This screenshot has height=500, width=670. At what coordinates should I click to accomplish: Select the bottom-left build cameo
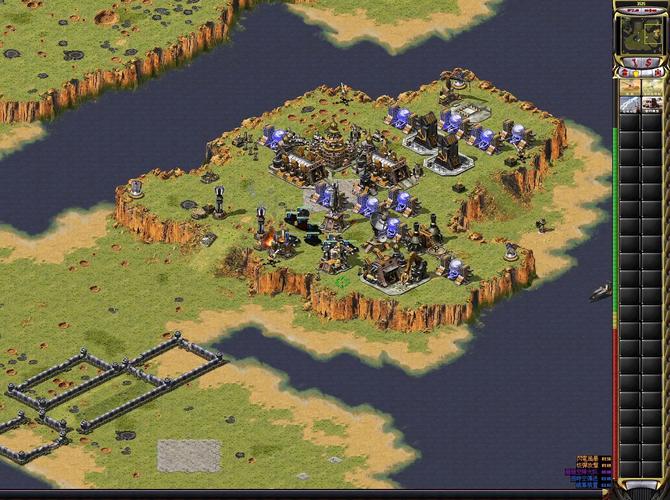[630, 104]
